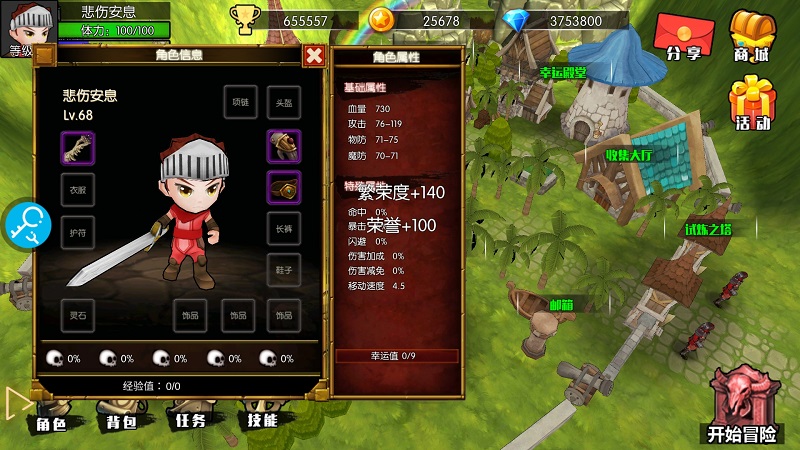Click the empty 衣服 clothing slot

tap(77, 189)
